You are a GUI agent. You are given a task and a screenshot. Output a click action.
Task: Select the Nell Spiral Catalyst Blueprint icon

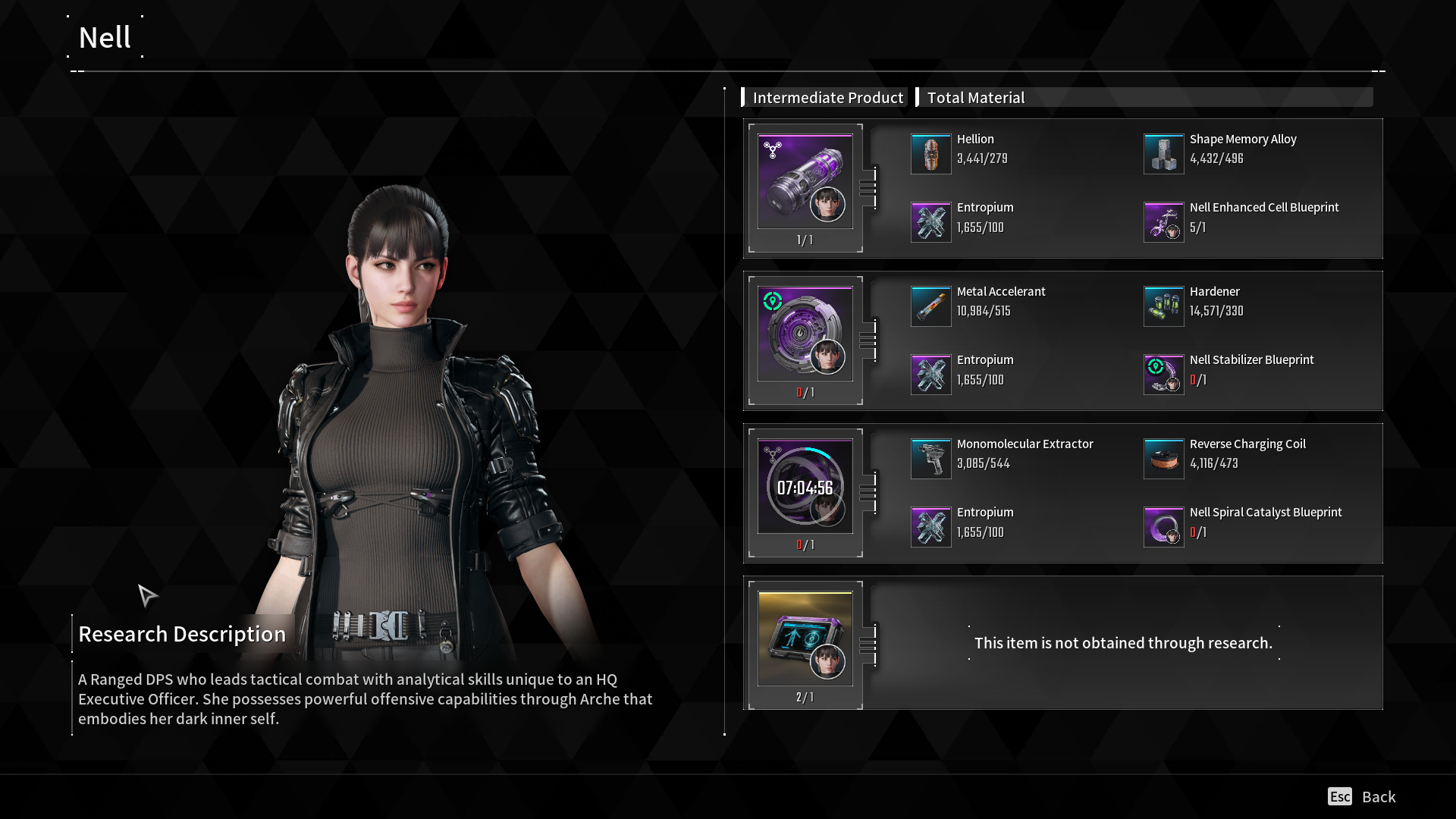coord(1163,527)
